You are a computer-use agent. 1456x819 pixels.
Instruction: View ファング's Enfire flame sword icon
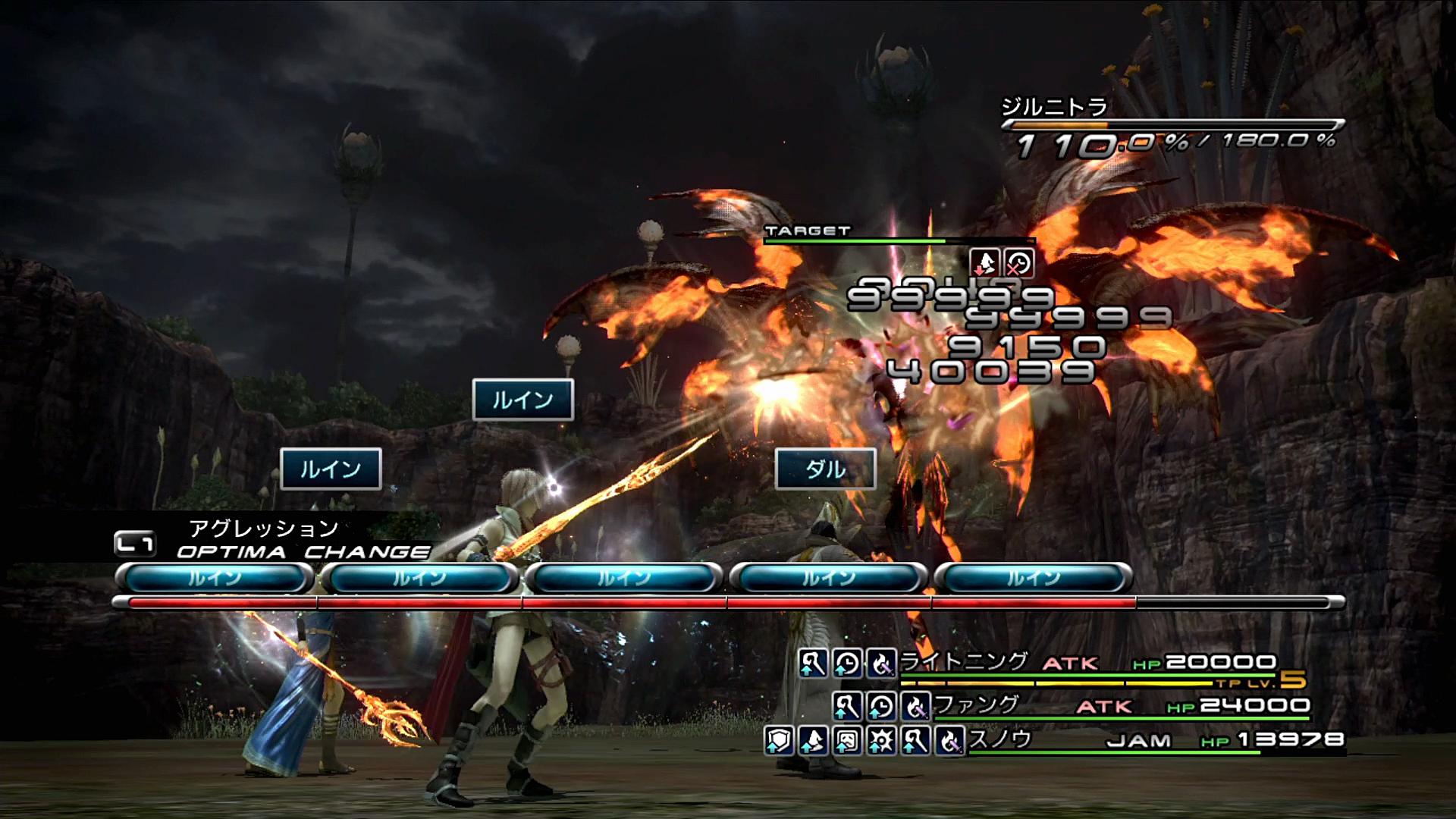tap(915, 707)
